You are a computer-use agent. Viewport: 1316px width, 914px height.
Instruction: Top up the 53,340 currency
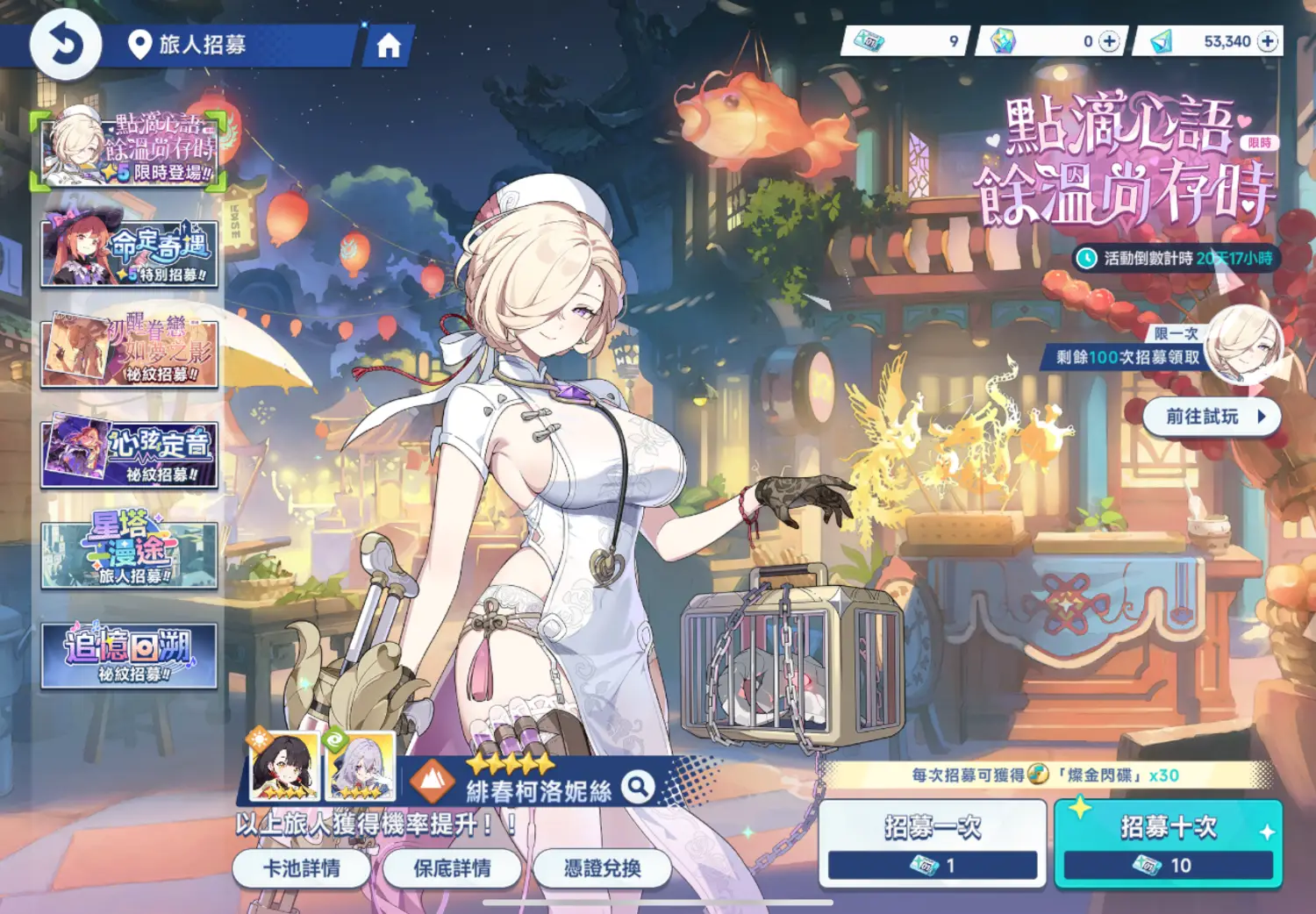1268,41
